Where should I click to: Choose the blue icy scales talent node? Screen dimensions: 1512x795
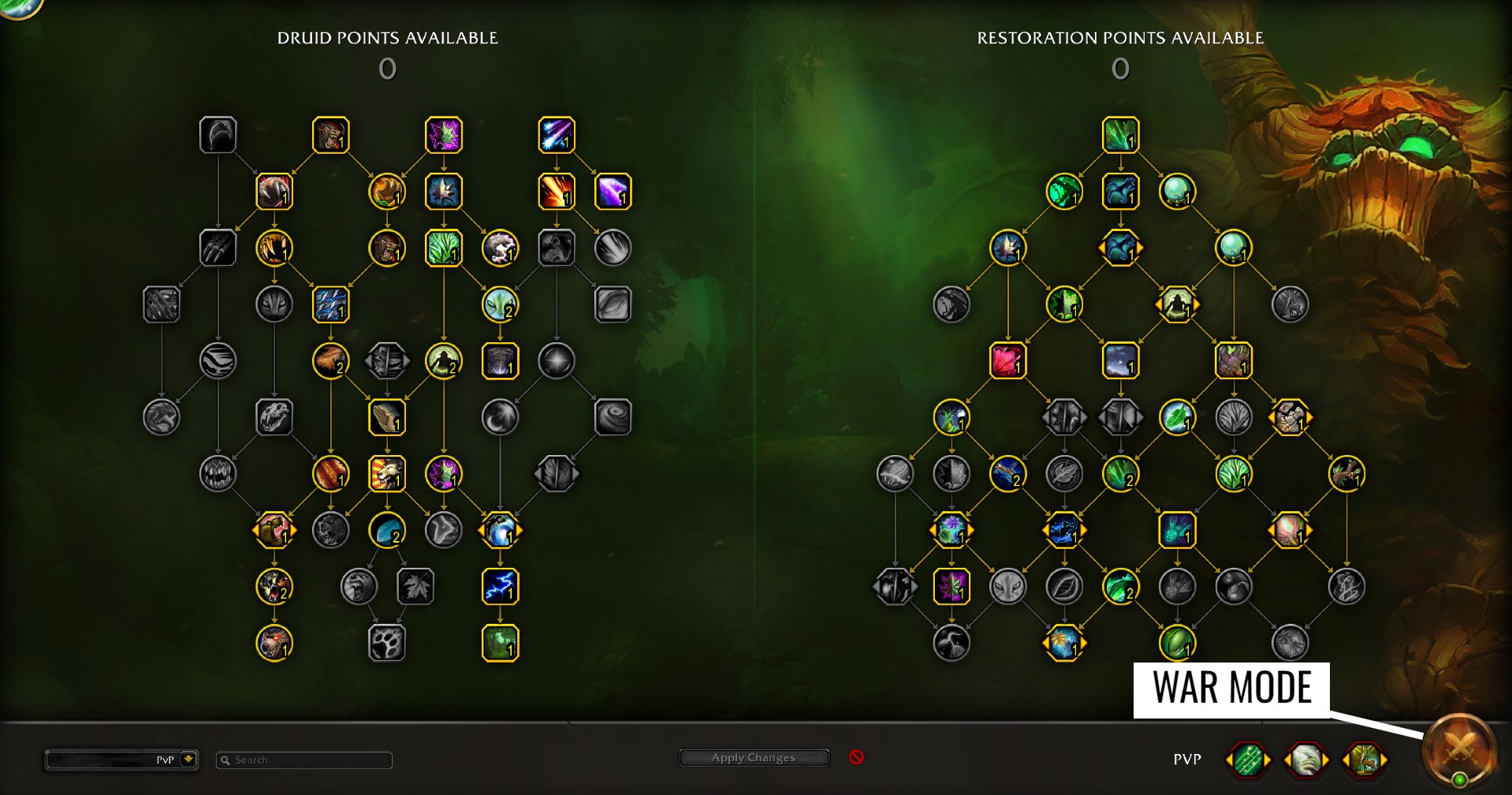pyautogui.click(x=331, y=304)
